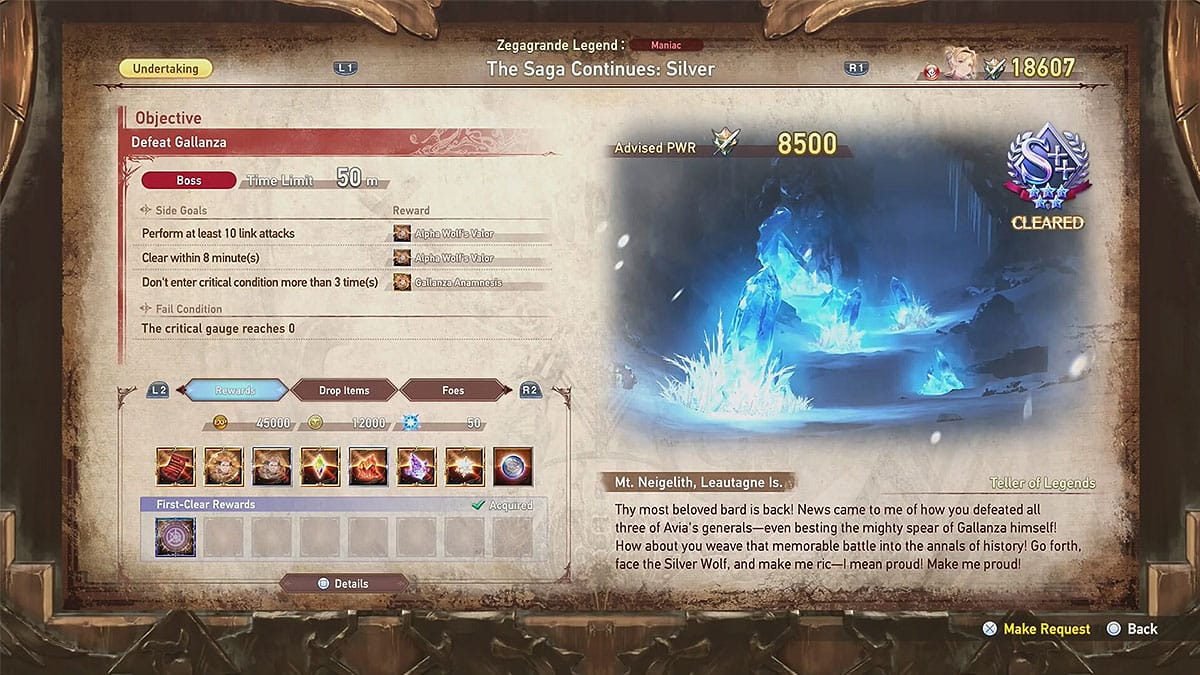Choose the green crystal reward icon

pos(320,466)
